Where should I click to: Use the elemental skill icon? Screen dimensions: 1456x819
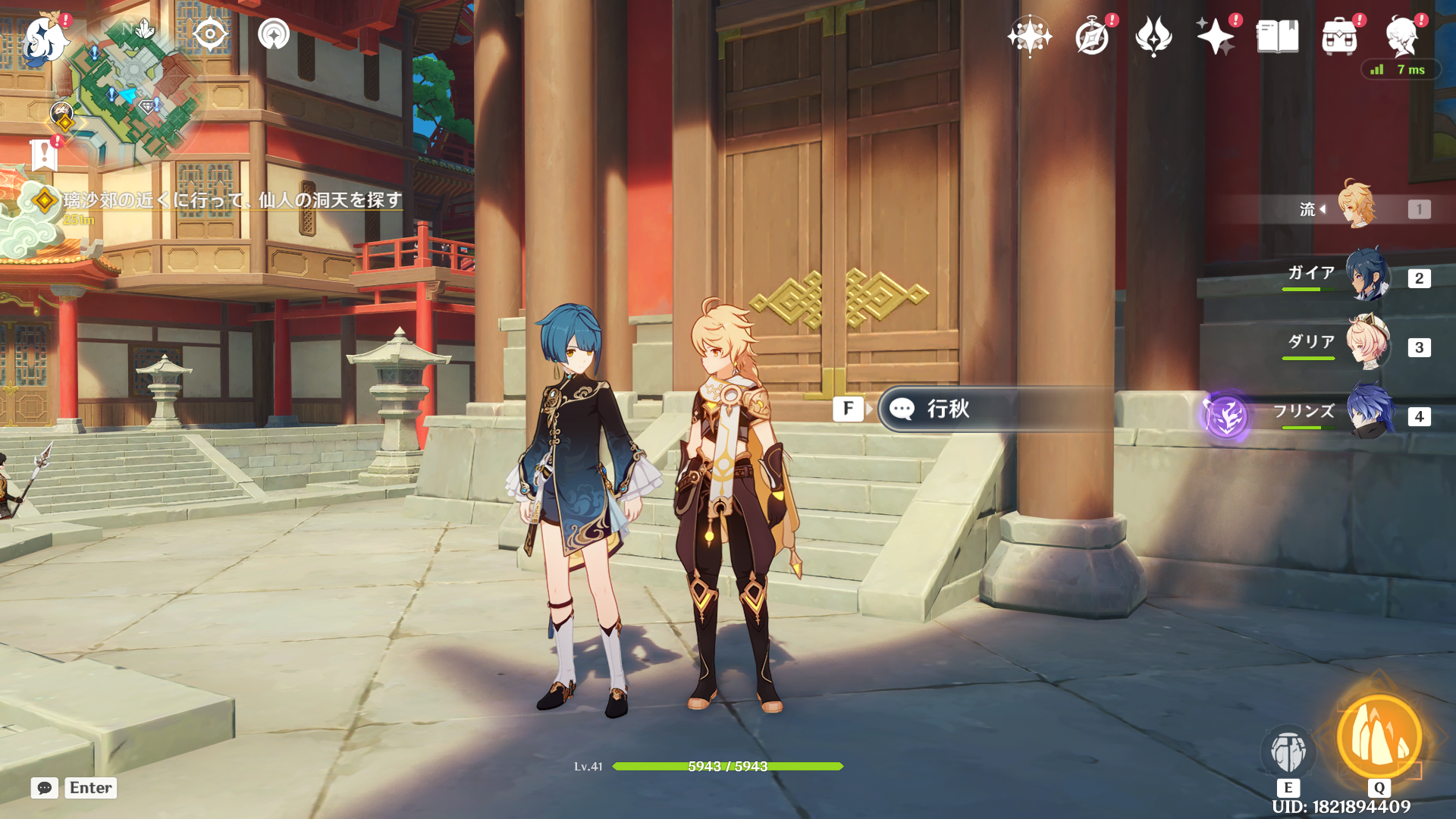click(1288, 751)
